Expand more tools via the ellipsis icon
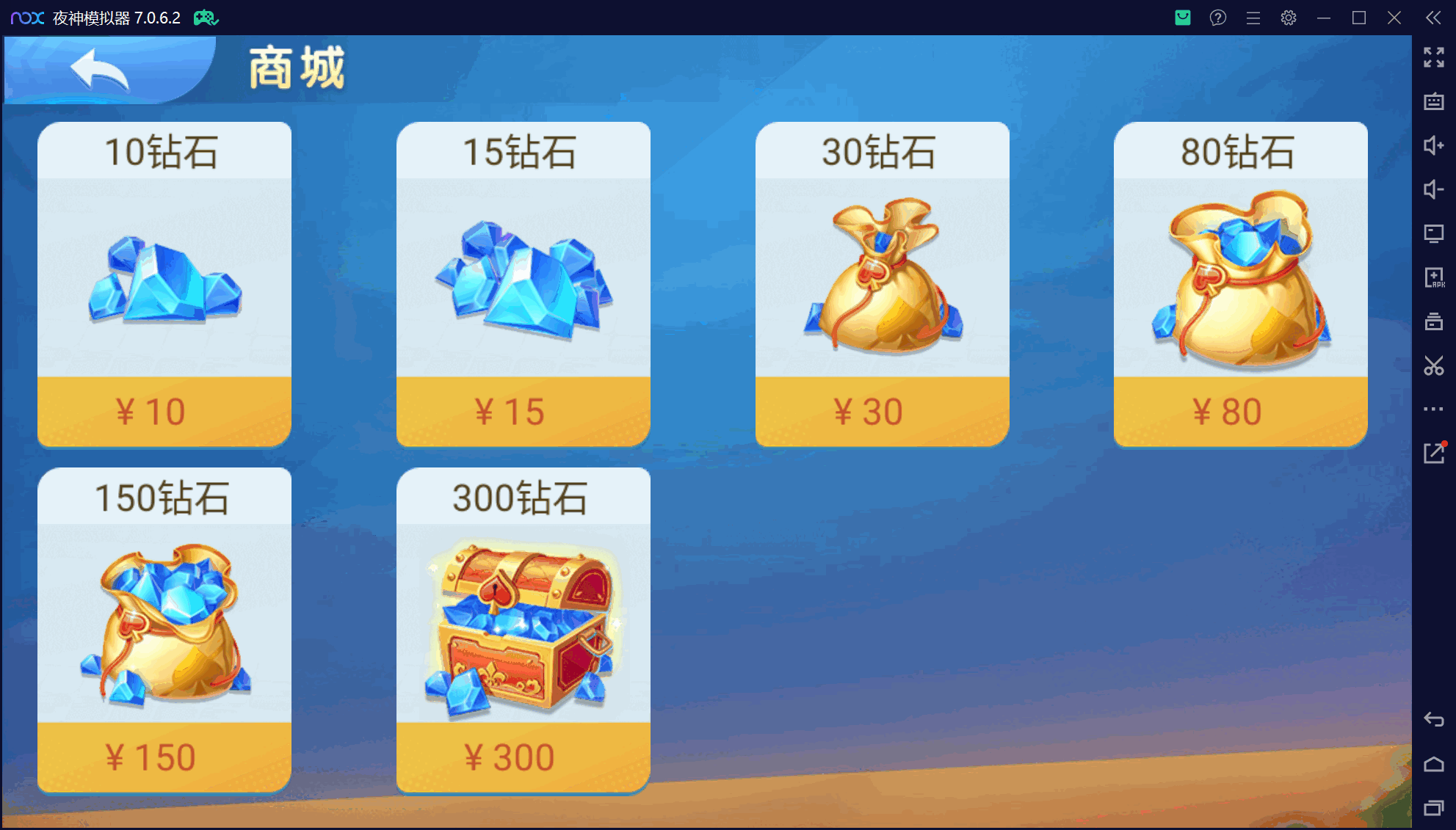This screenshot has width=1456, height=830. coord(1434,409)
